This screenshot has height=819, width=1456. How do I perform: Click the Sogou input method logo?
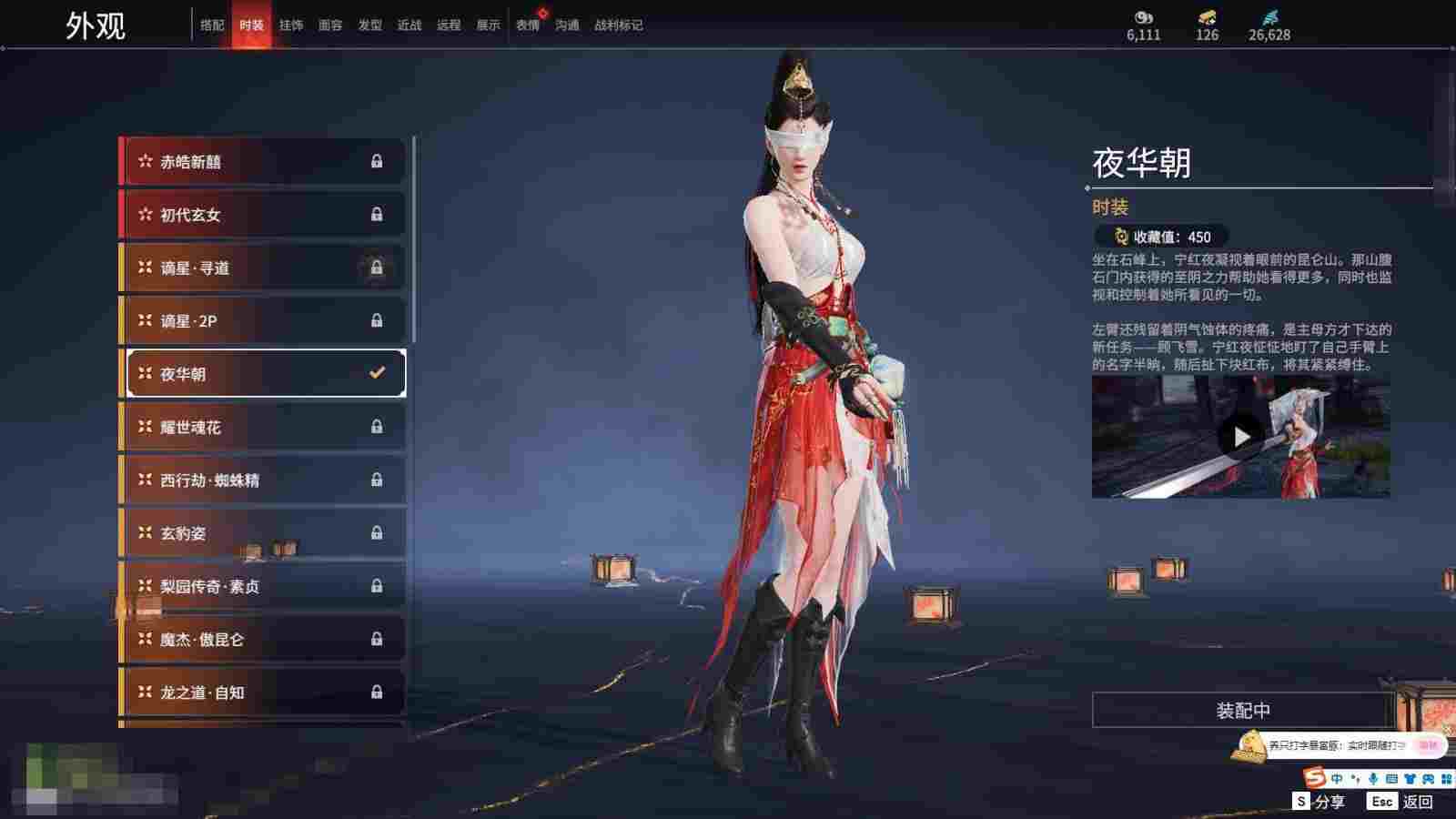coord(1314,778)
